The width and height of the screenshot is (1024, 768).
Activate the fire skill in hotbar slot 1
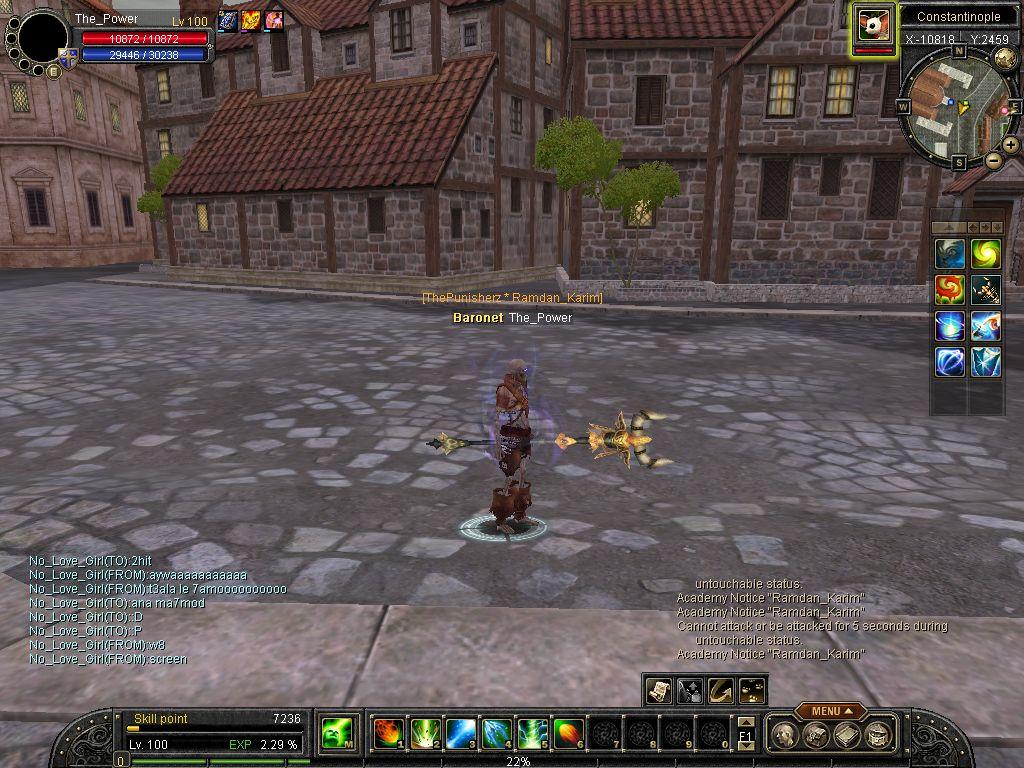pyautogui.click(x=387, y=734)
